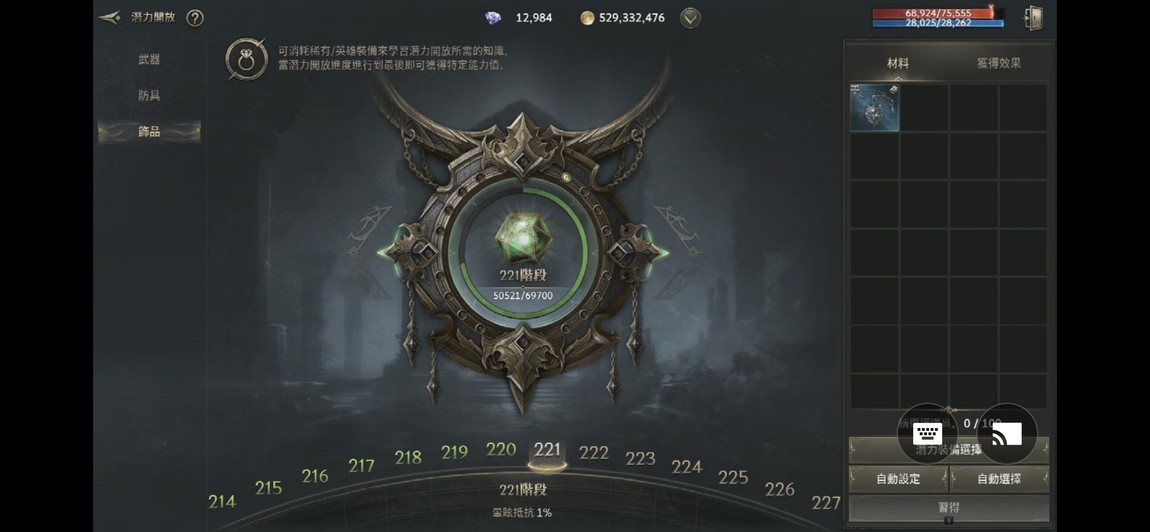
Task: Expand the currency dropdown arrow
Action: 690,18
